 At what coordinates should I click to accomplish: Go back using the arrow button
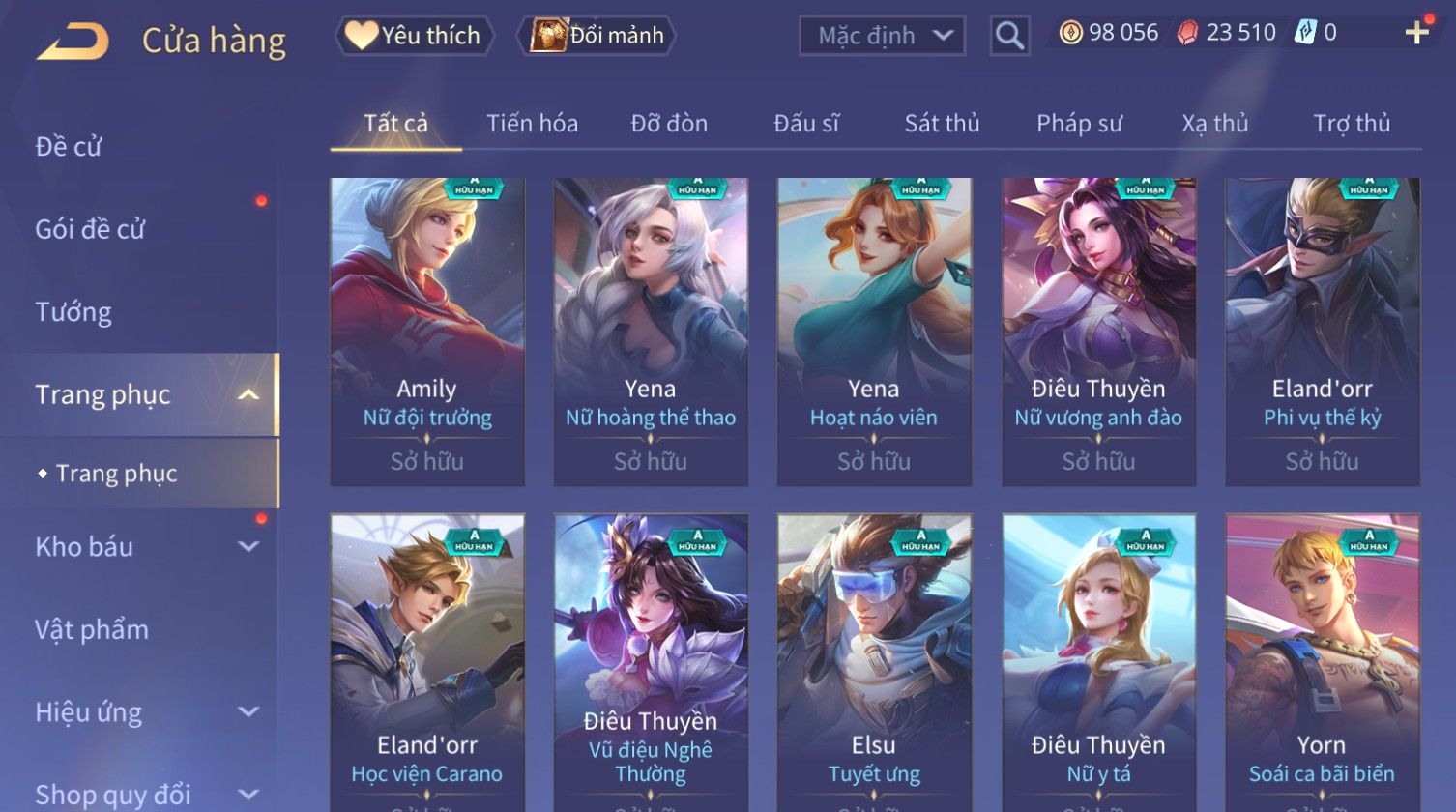[x=73, y=41]
